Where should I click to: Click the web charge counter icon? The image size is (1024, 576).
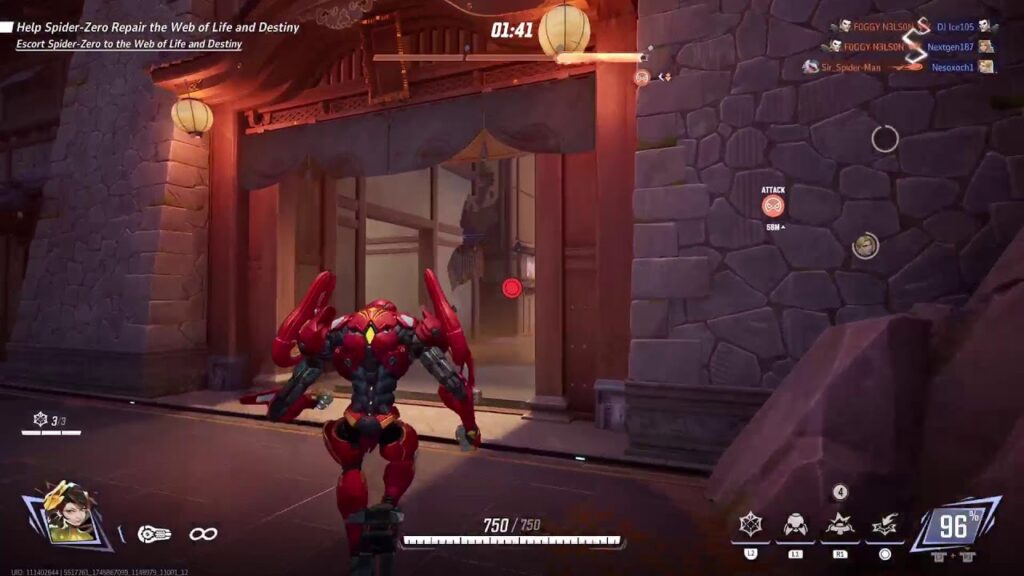tap(40, 419)
